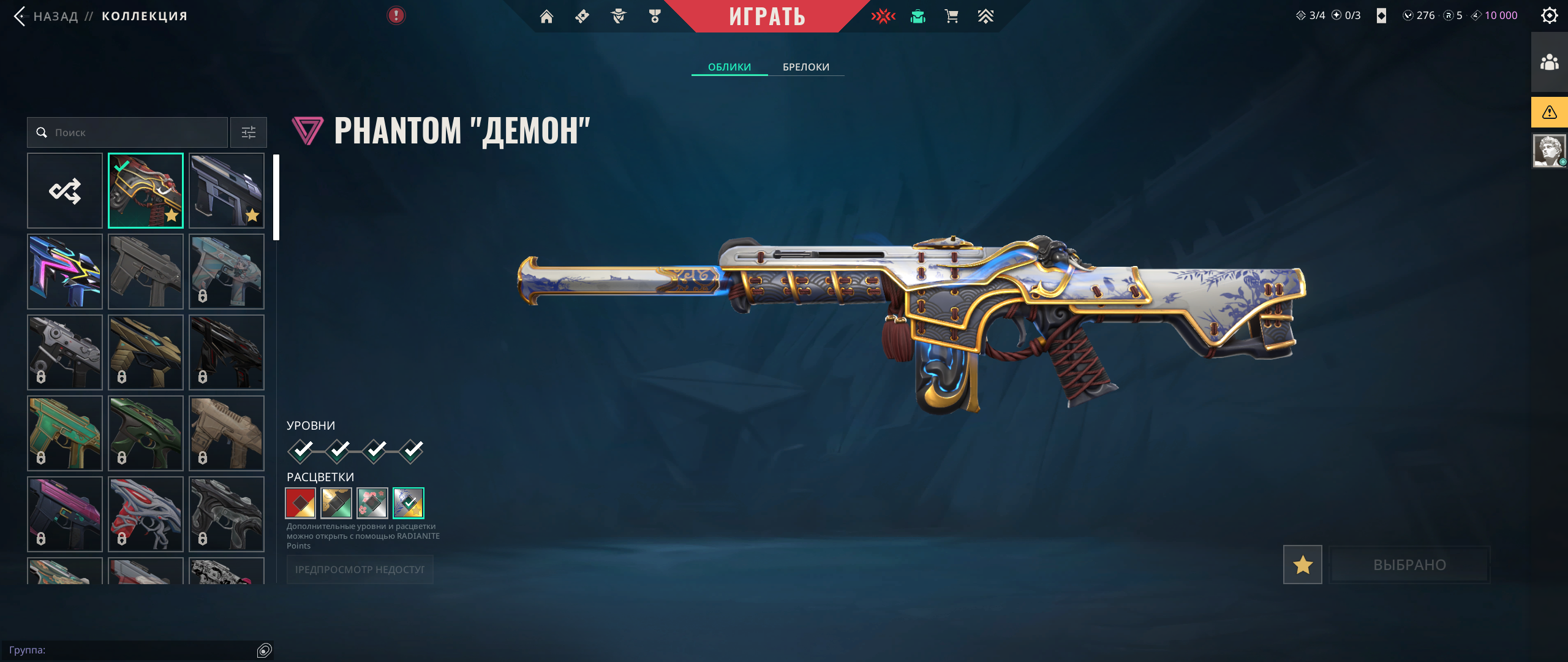Click the yellow warning triangle button
Image resolution: width=1568 pixels, height=662 pixels.
pyautogui.click(x=1549, y=112)
